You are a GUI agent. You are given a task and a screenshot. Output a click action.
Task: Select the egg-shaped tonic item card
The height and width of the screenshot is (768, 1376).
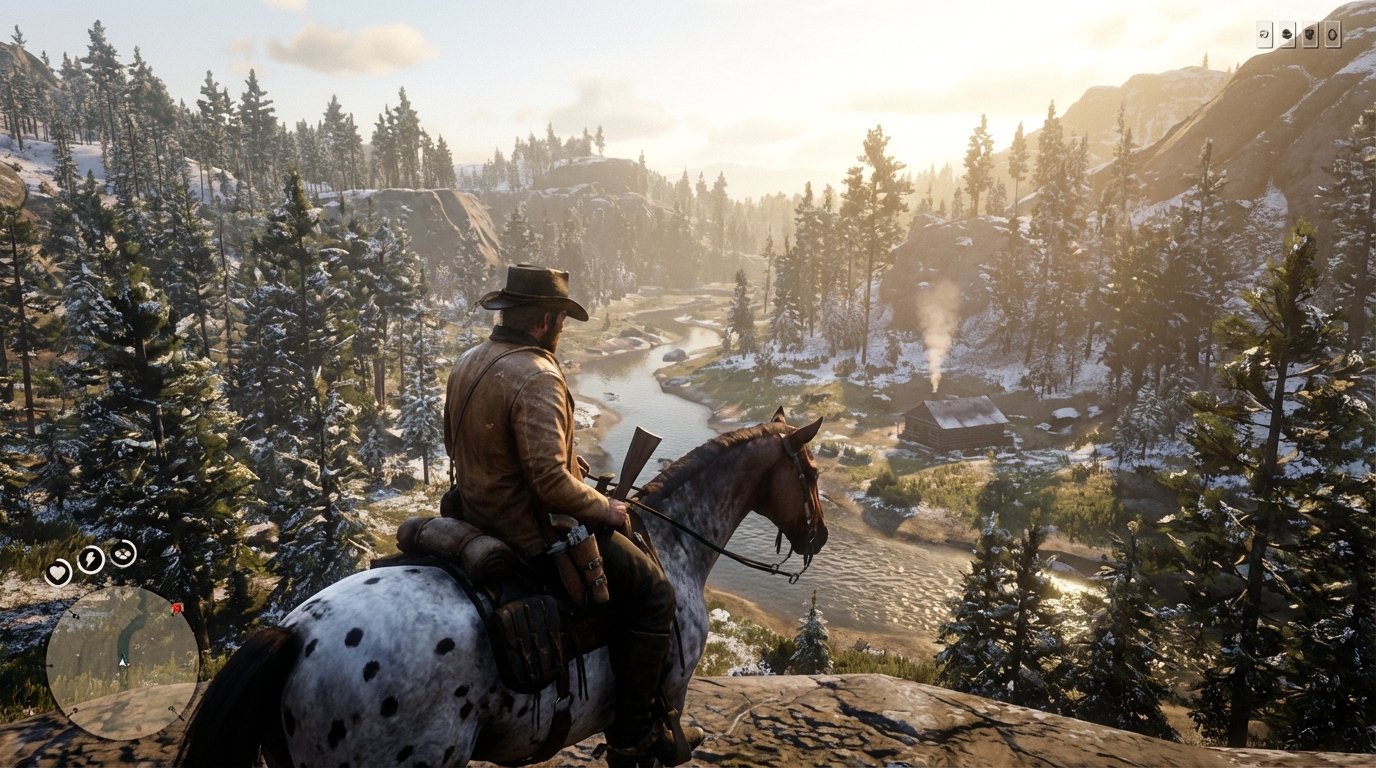[x=1332, y=35]
